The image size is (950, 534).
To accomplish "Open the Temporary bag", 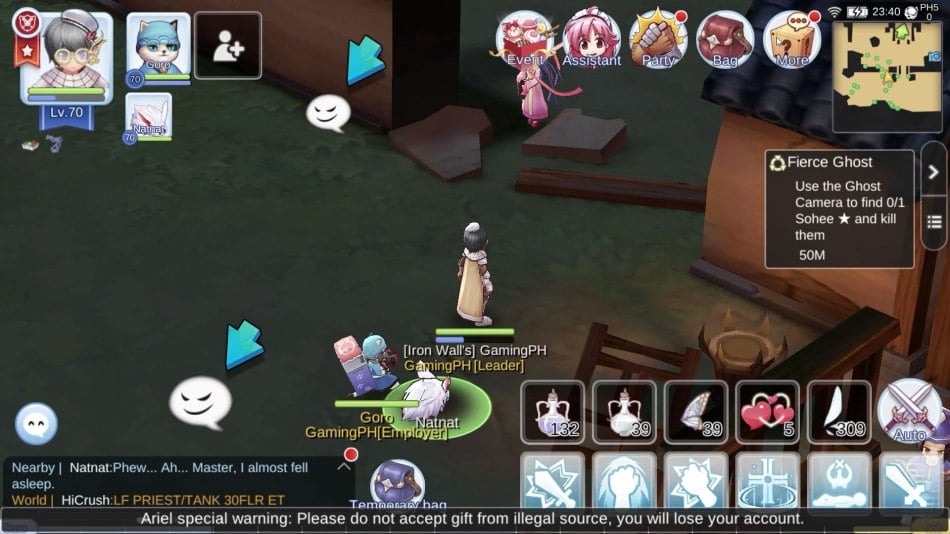I will click(x=398, y=485).
